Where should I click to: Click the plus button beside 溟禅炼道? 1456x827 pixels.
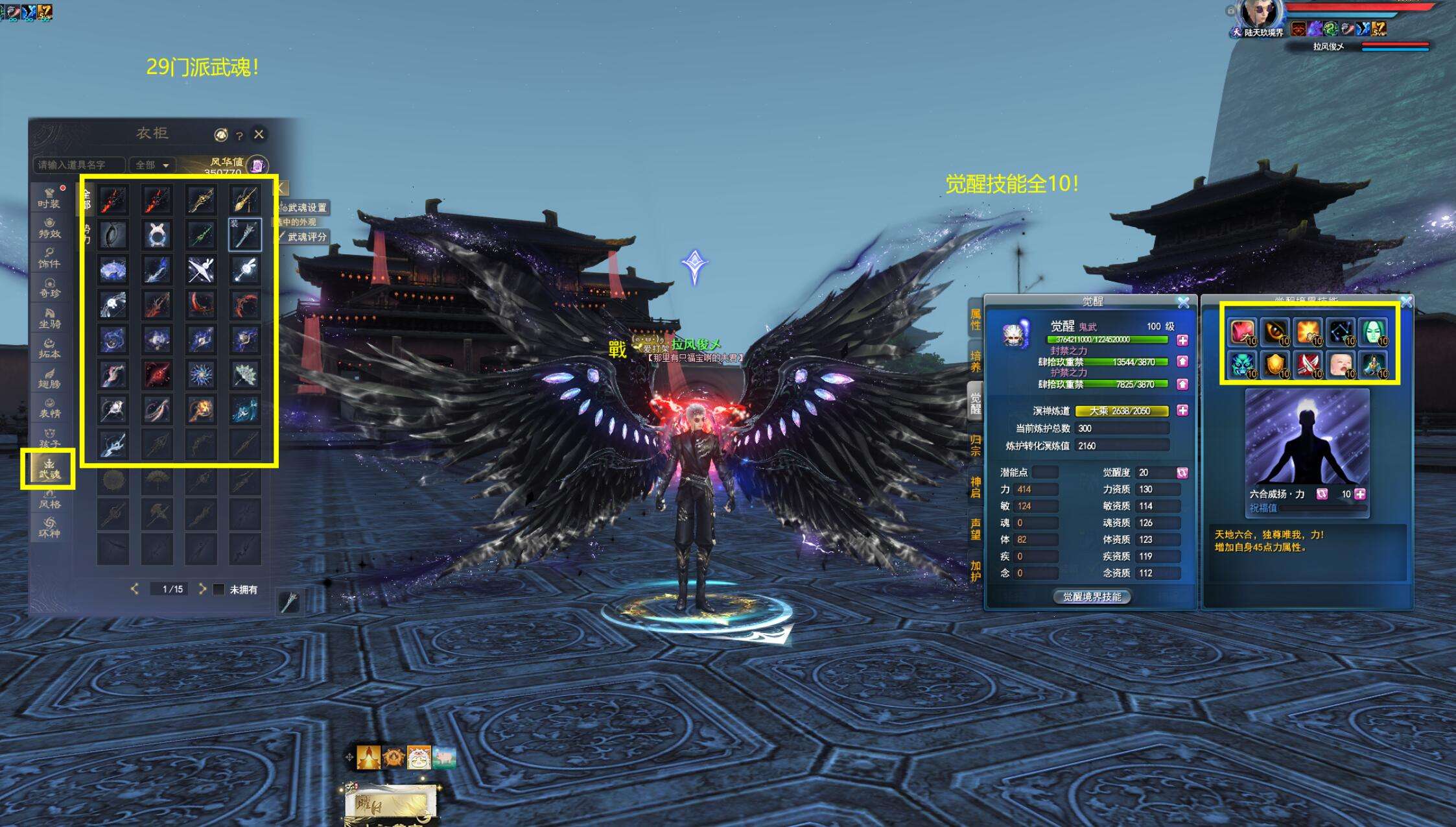(x=1182, y=411)
